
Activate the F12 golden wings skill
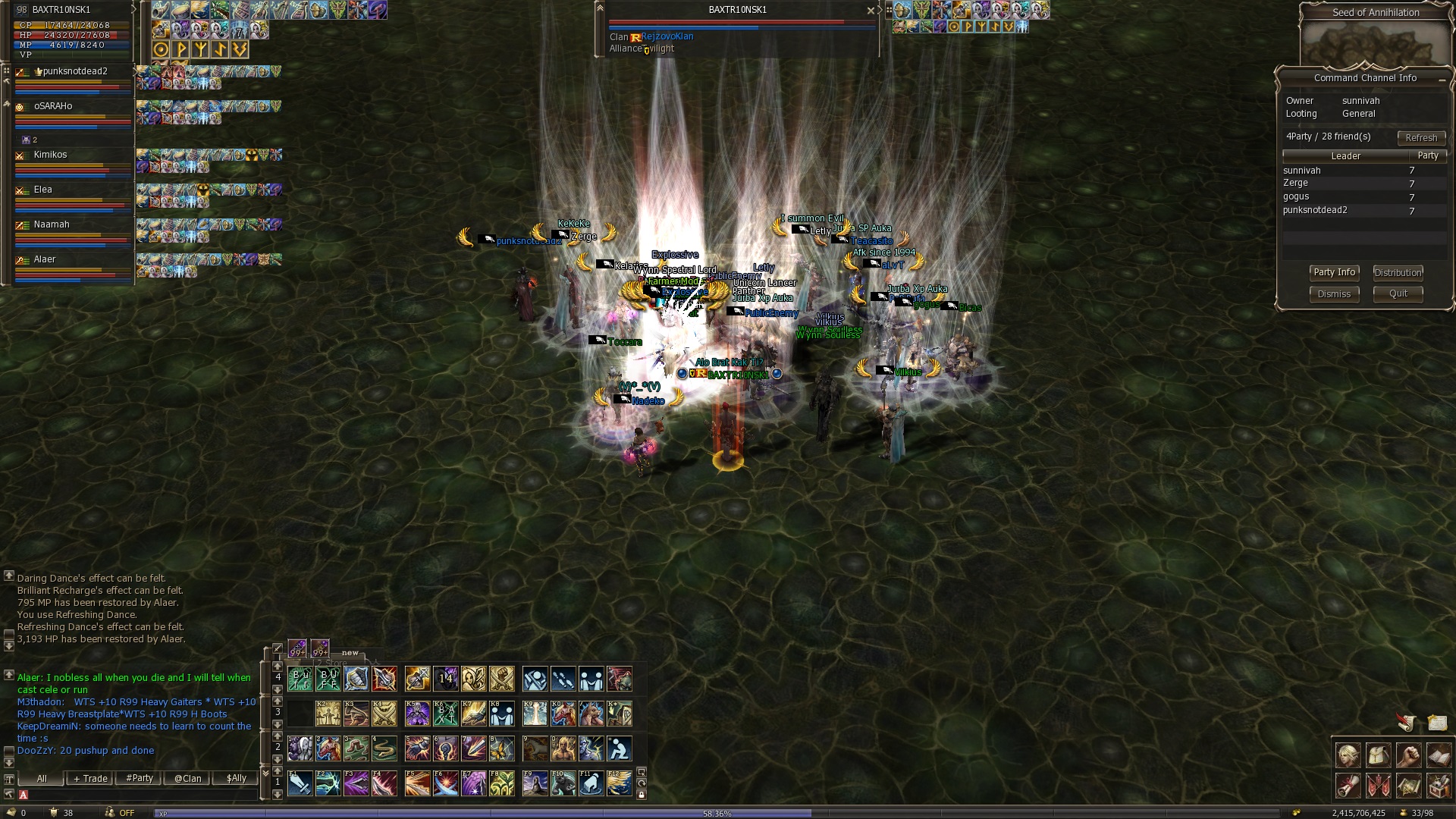click(x=619, y=783)
